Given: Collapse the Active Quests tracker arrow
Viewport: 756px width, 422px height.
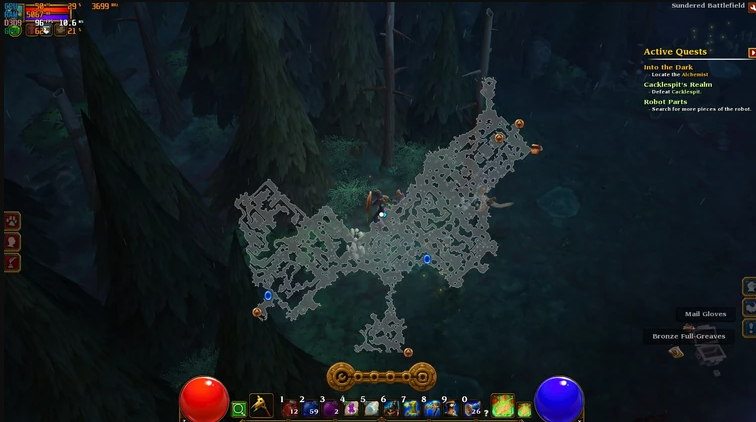Looking at the screenshot, I should 751,53.
